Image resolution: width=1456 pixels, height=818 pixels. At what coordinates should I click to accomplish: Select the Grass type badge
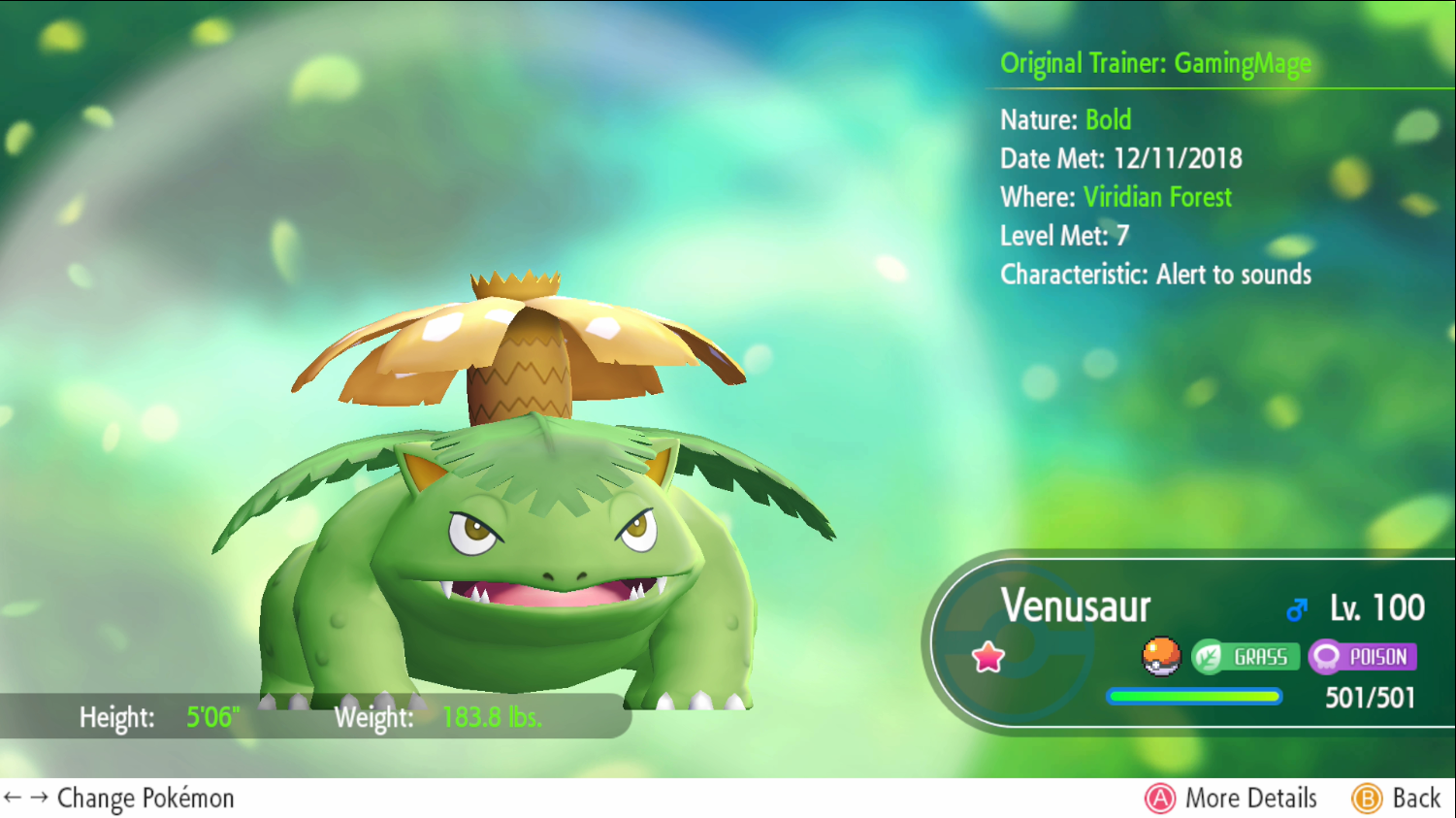coord(1246,657)
